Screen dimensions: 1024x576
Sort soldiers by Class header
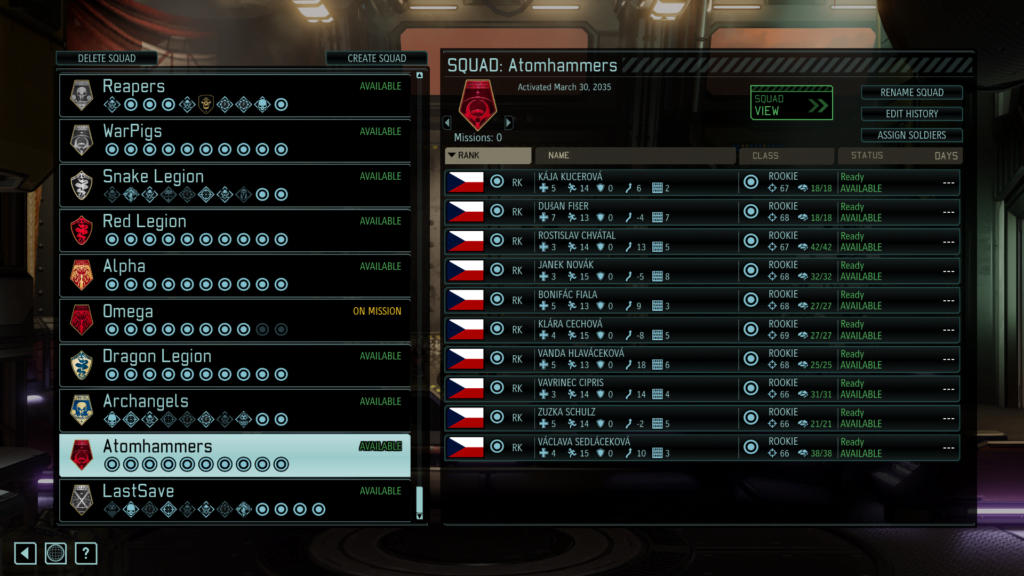(786, 156)
